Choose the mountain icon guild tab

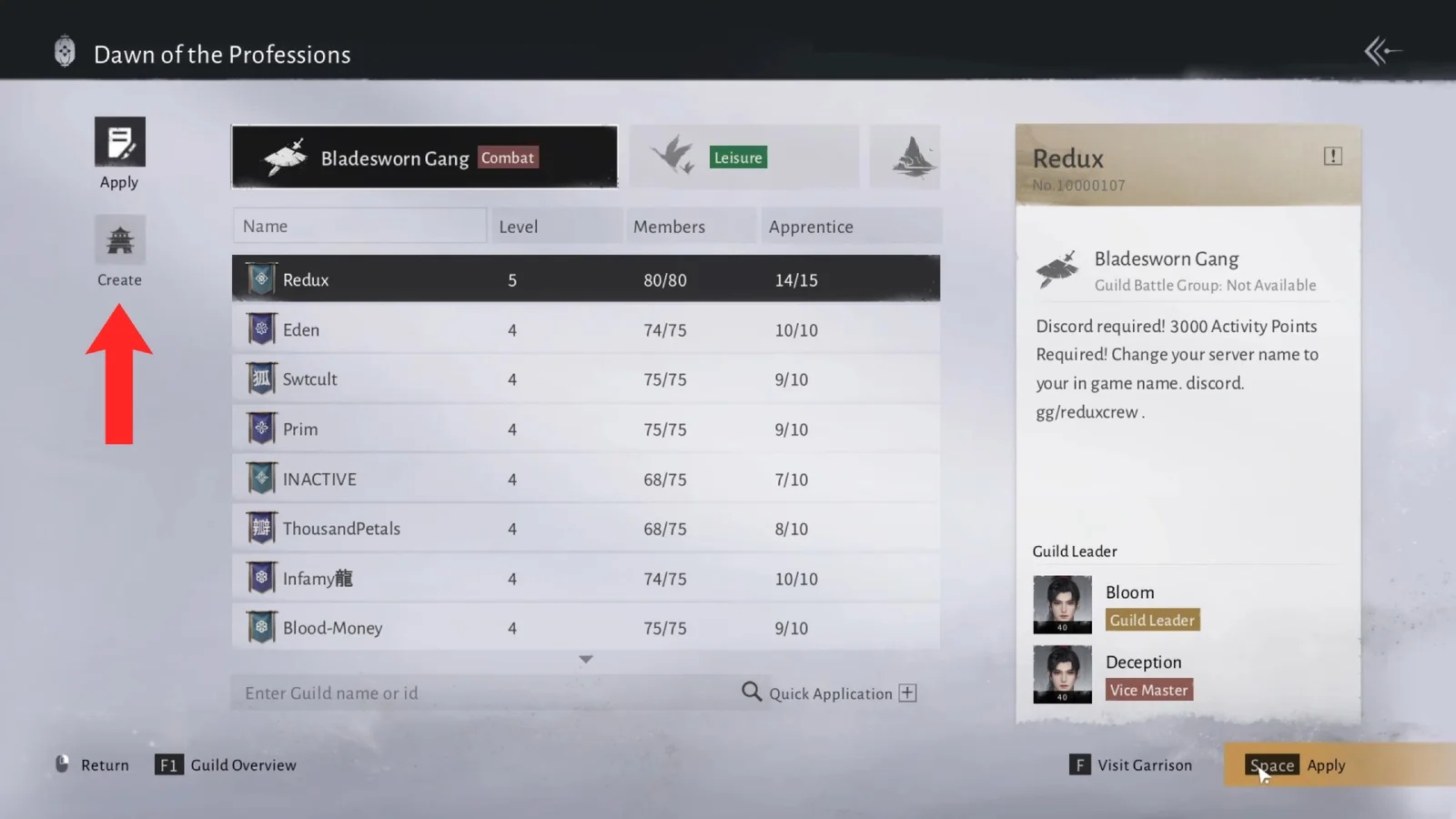(905, 157)
